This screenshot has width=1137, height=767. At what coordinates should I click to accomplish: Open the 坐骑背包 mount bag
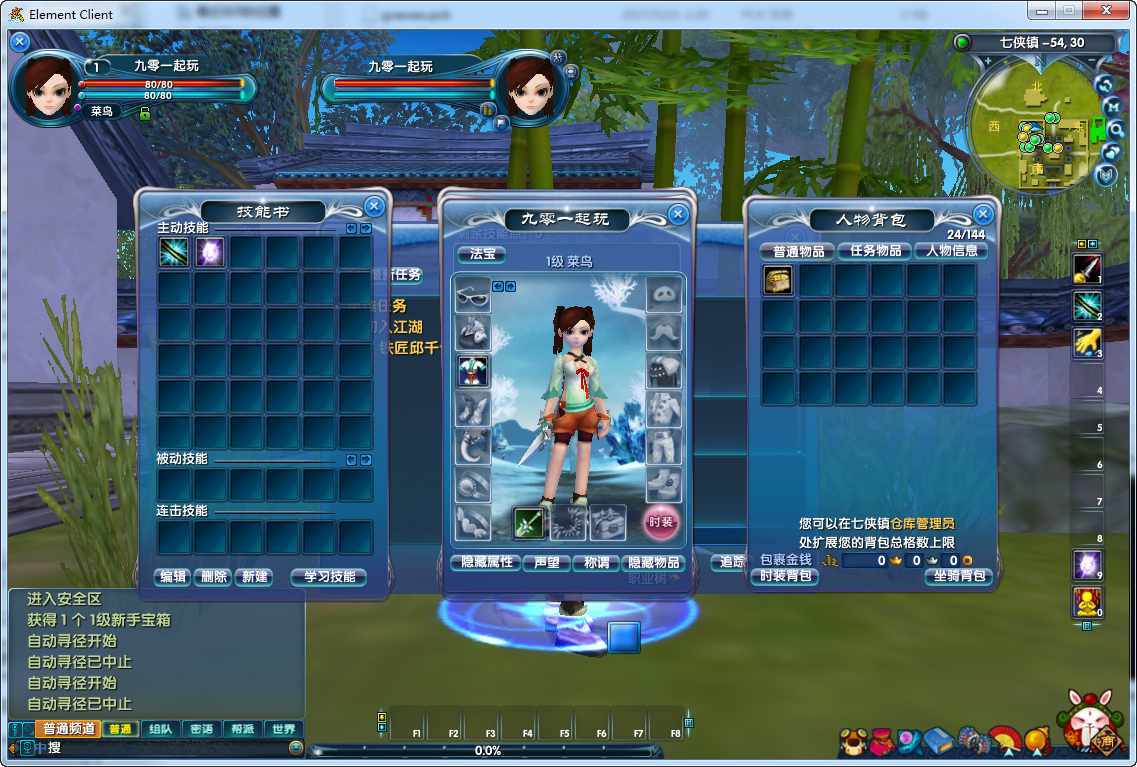(958, 576)
